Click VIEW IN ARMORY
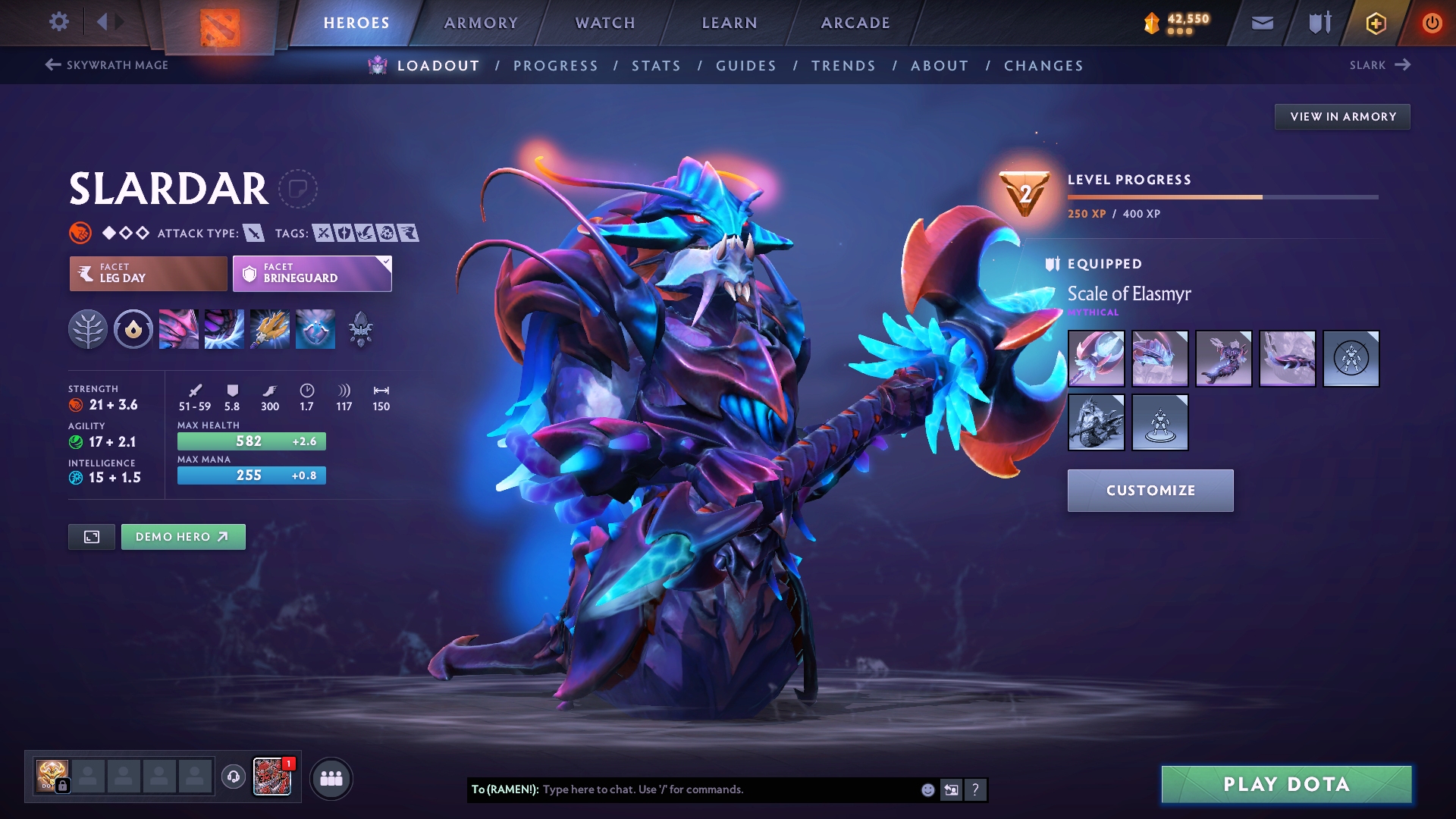Viewport: 1456px width, 819px height. coord(1341,116)
